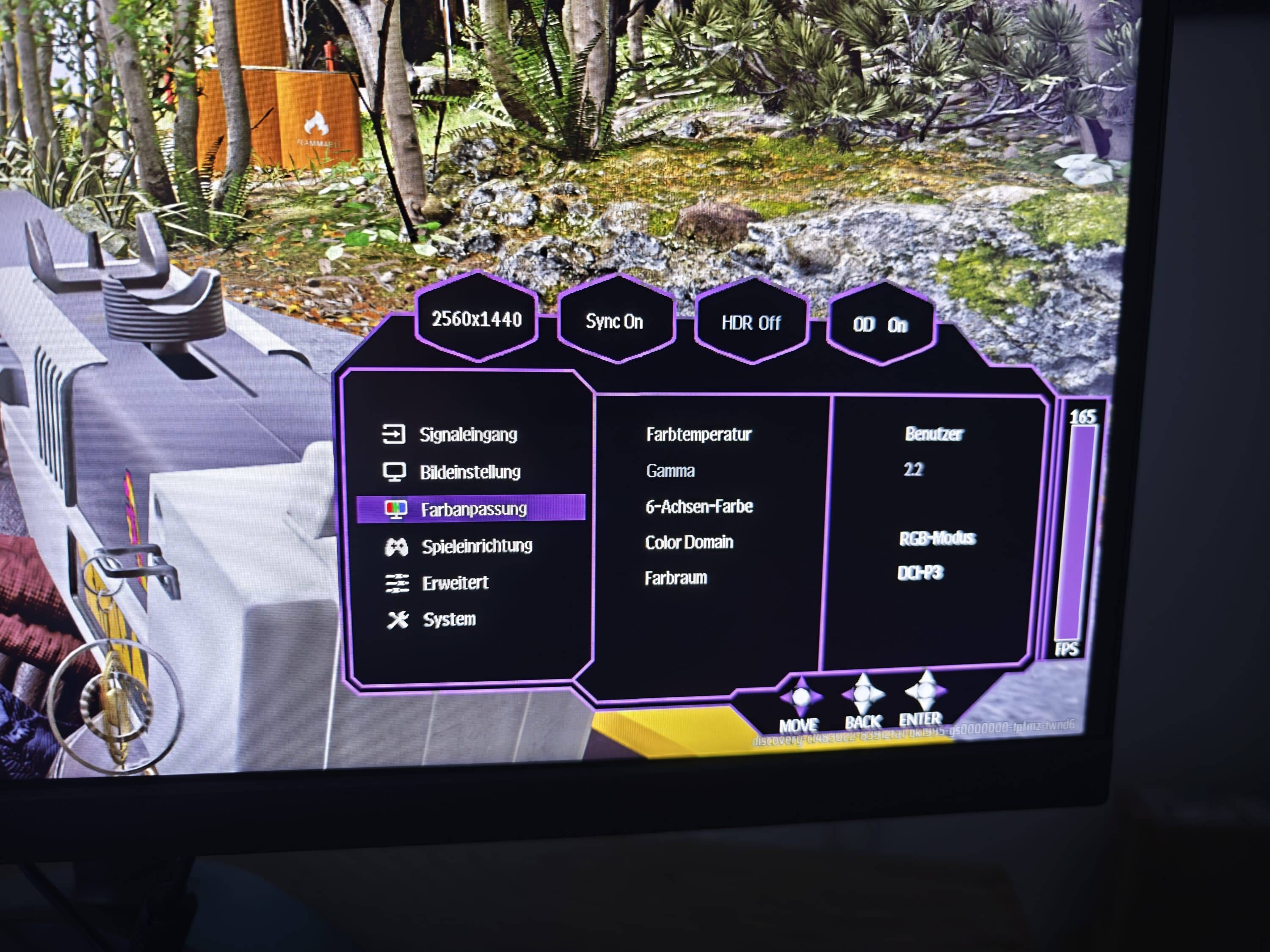Choose the Gamma setting
Image resolution: width=1270 pixels, height=952 pixels.
tap(670, 471)
